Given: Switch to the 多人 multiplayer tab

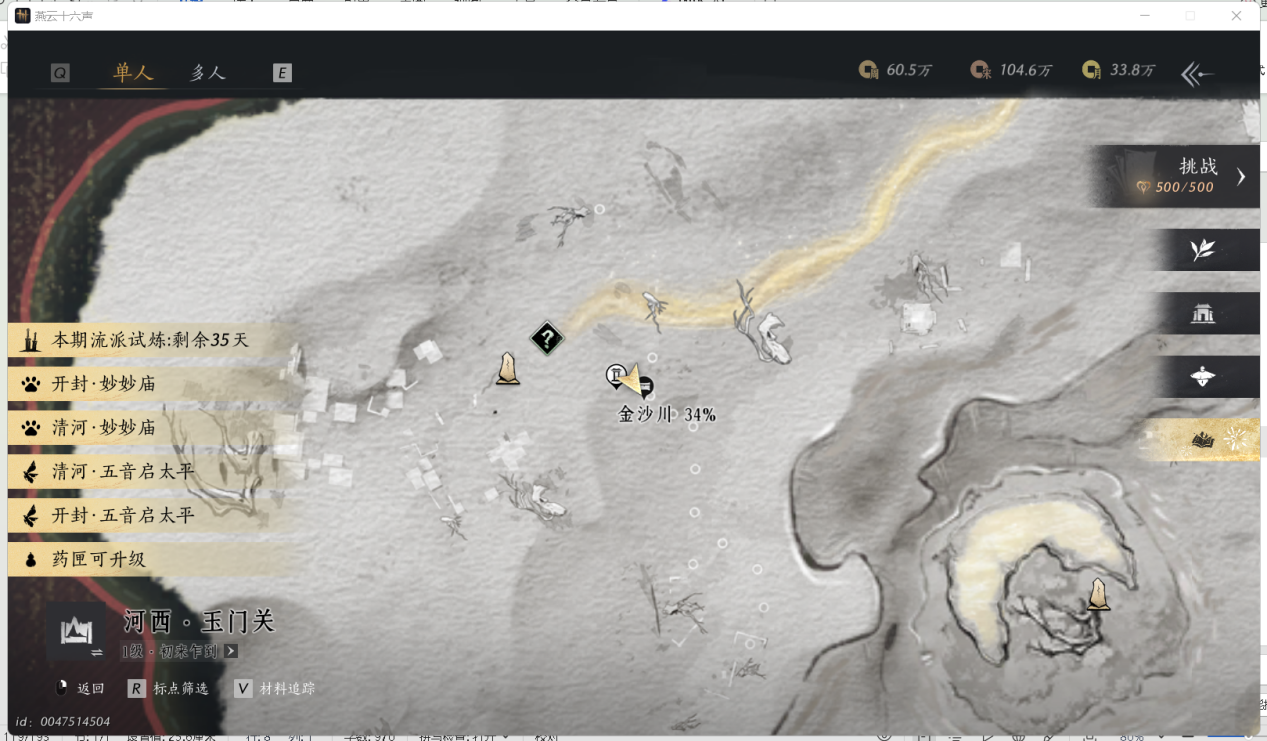Looking at the screenshot, I should [208, 73].
